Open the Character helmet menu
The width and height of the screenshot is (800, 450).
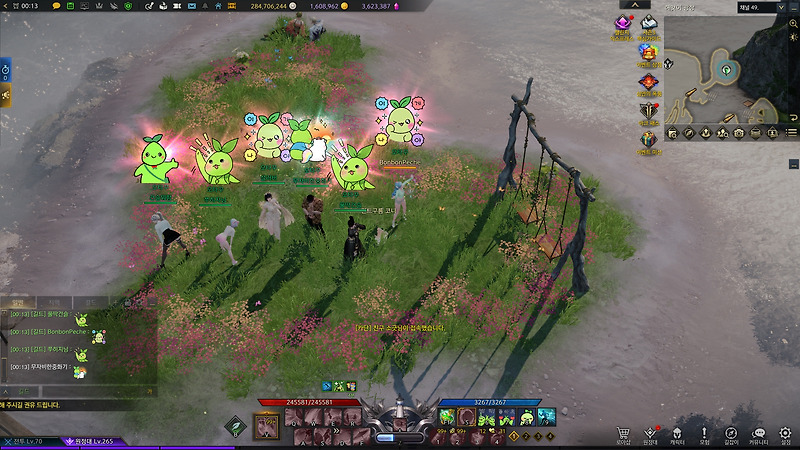(677, 434)
